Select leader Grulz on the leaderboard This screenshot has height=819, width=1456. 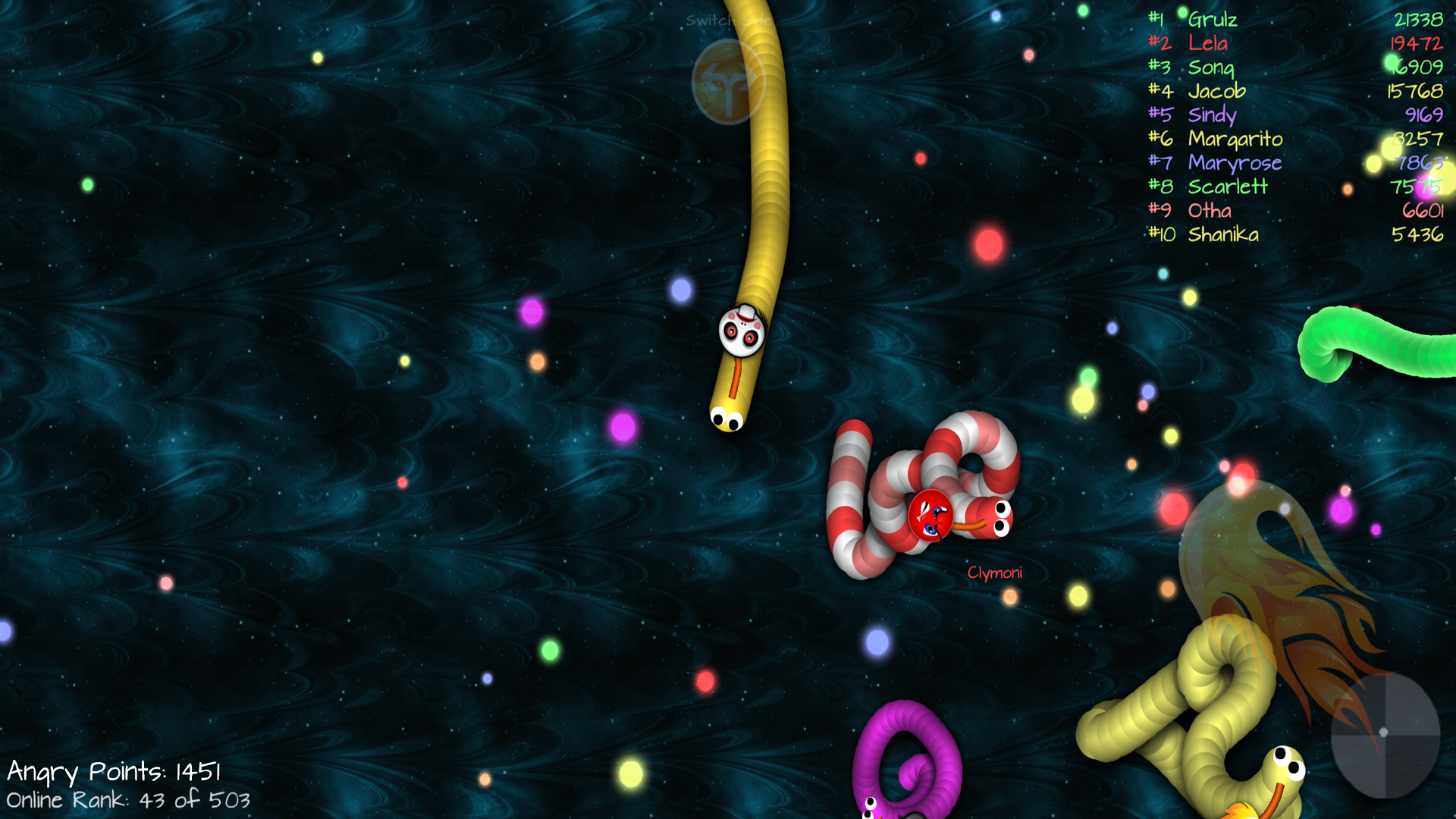click(x=1213, y=20)
